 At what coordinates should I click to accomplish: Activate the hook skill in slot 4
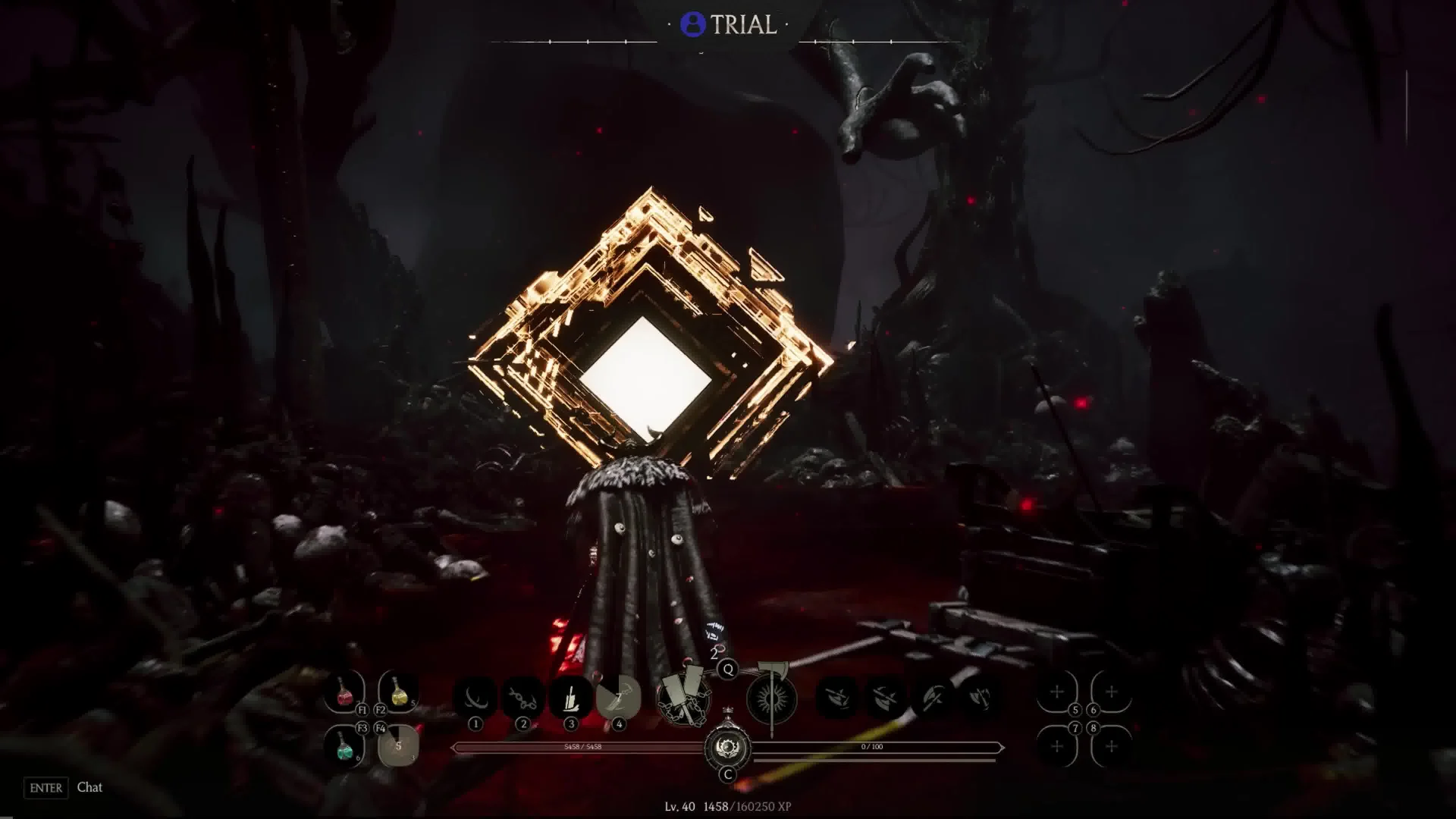pyautogui.click(x=618, y=697)
